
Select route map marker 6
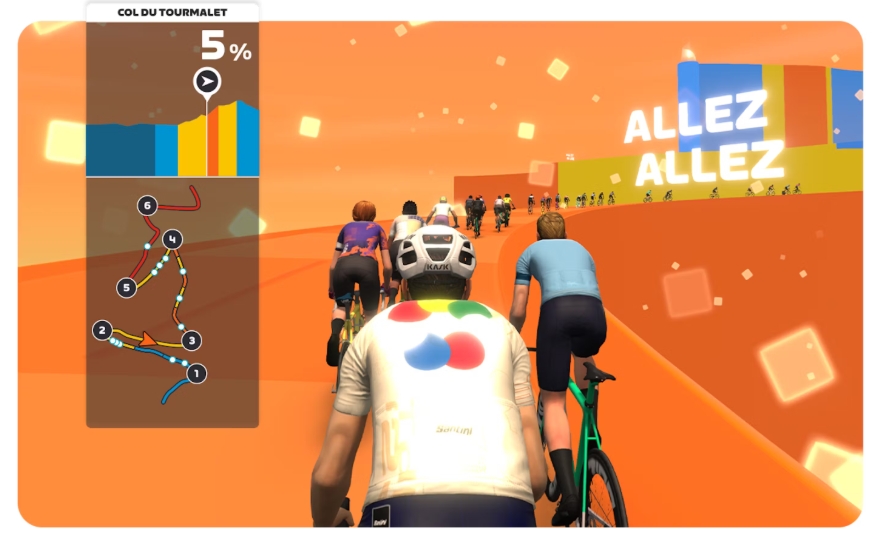148,206
